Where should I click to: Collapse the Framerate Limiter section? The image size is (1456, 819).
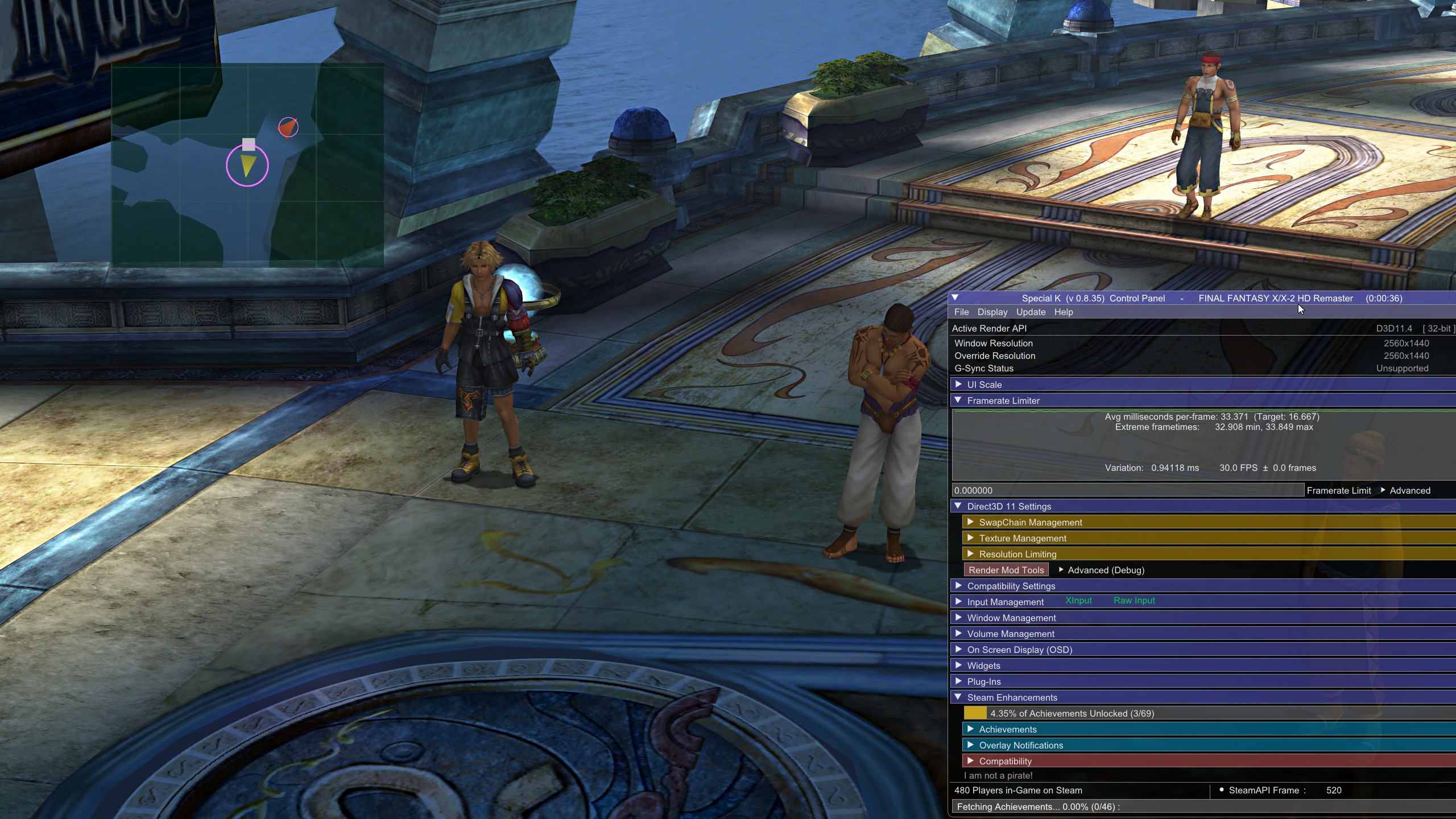pos(1003,401)
